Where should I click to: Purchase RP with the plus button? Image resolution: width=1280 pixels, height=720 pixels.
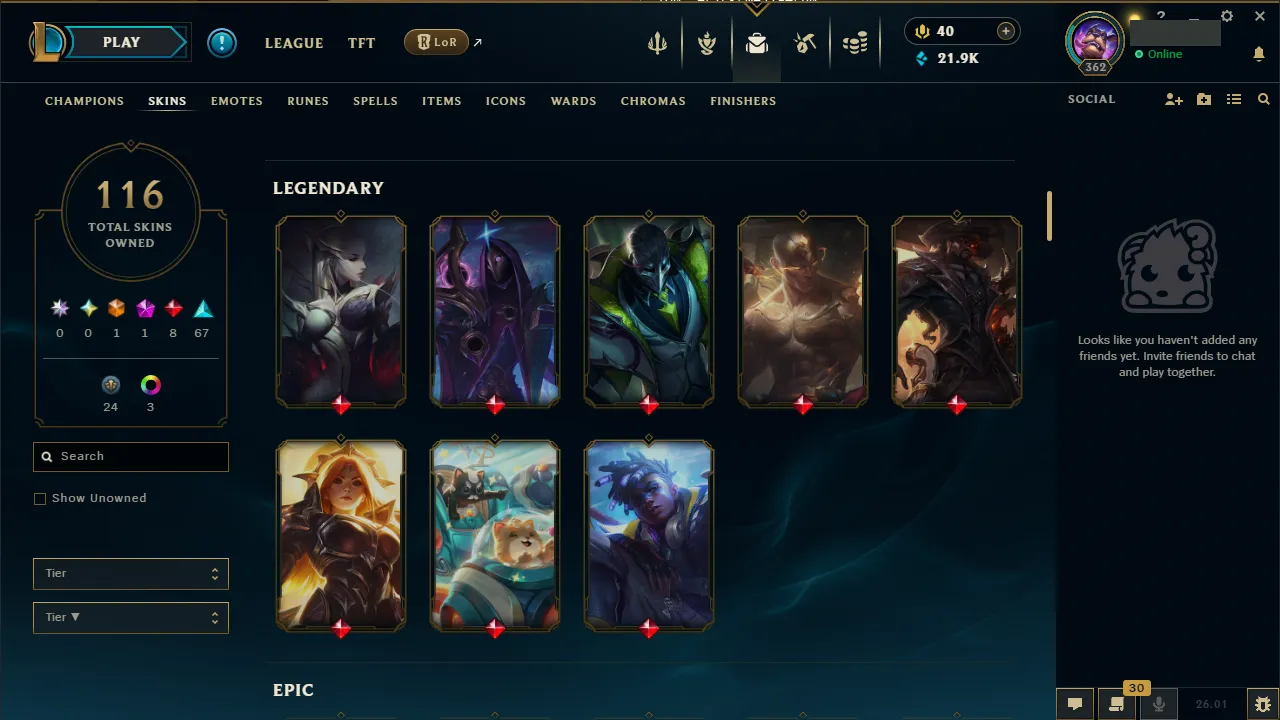(x=1007, y=31)
